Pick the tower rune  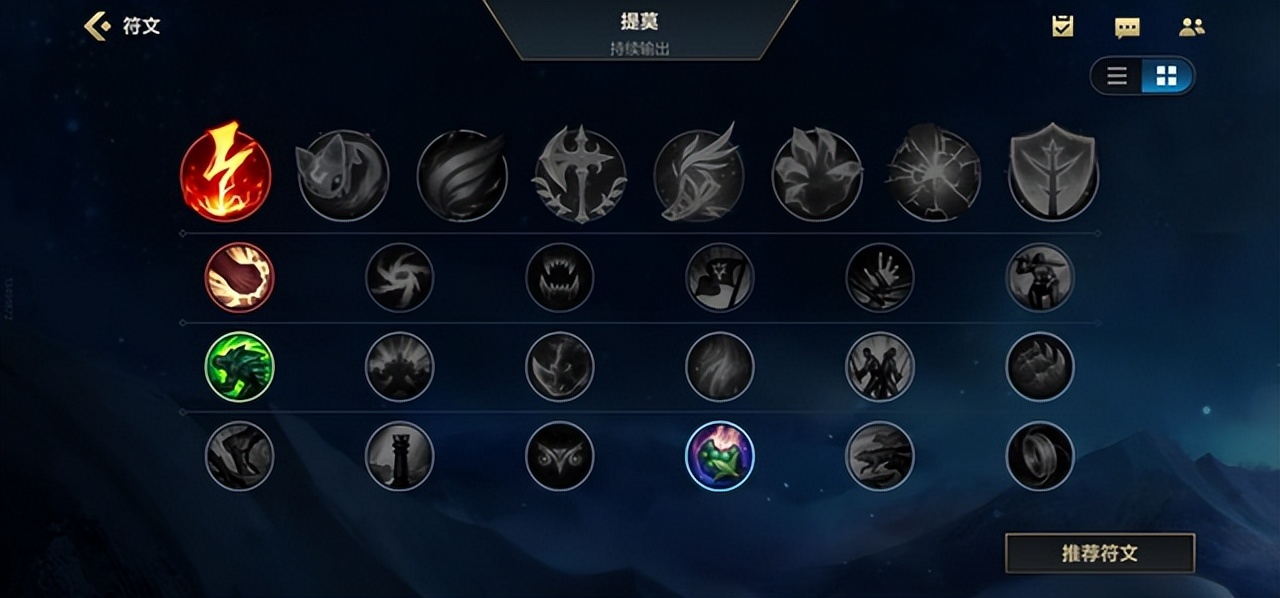click(x=399, y=456)
